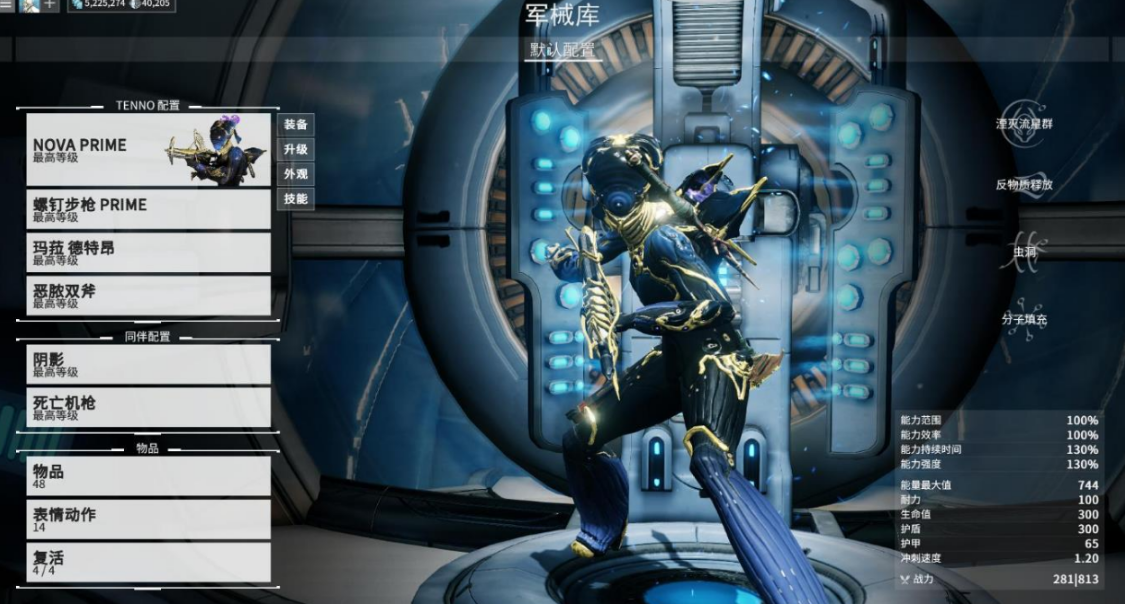Select the 死亡机枪 companion weapon slot
This screenshot has height=604, width=1125.
coord(148,407)
